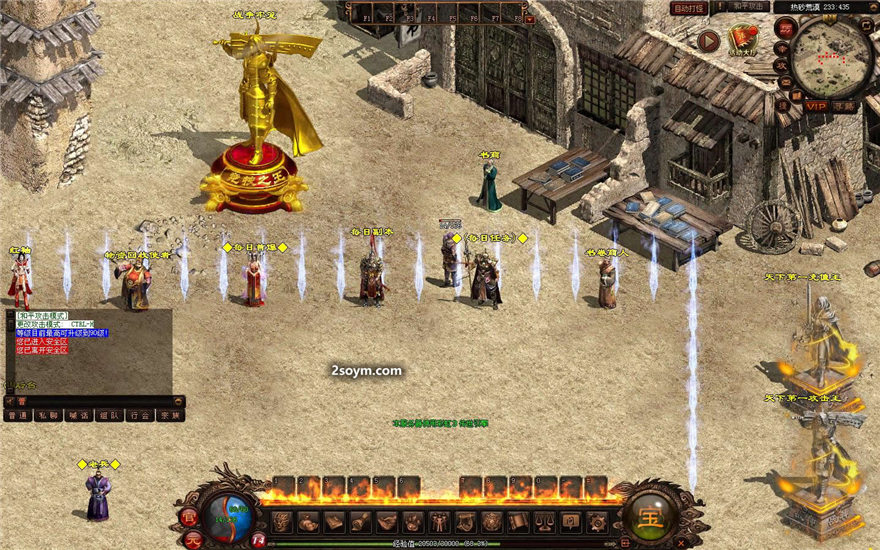Switch to the 私聊 private chat tab
The height and width of the screenshot is (550, 880).
pos(48,414)
